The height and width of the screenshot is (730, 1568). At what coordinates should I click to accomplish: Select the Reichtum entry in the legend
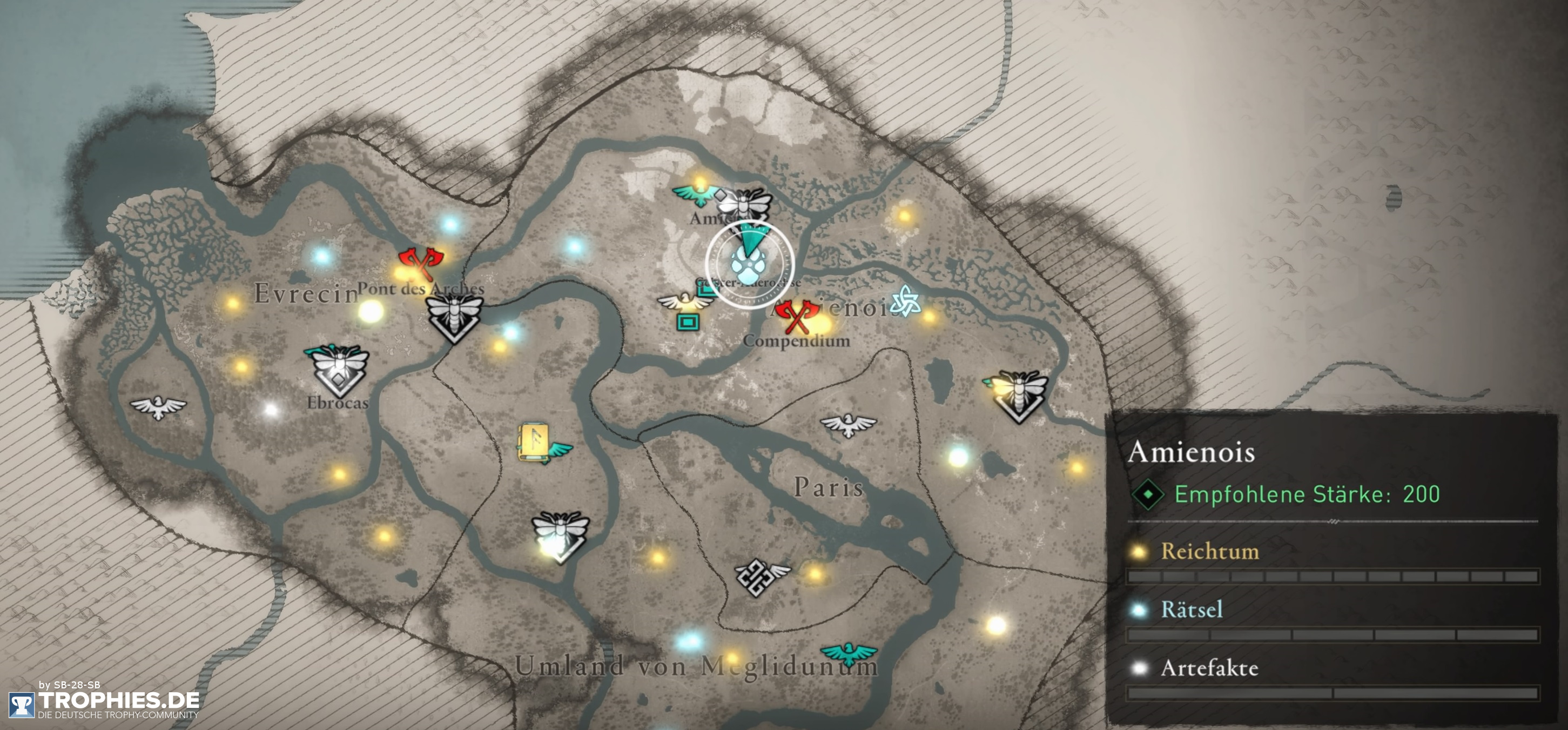tap(1209, 552)
